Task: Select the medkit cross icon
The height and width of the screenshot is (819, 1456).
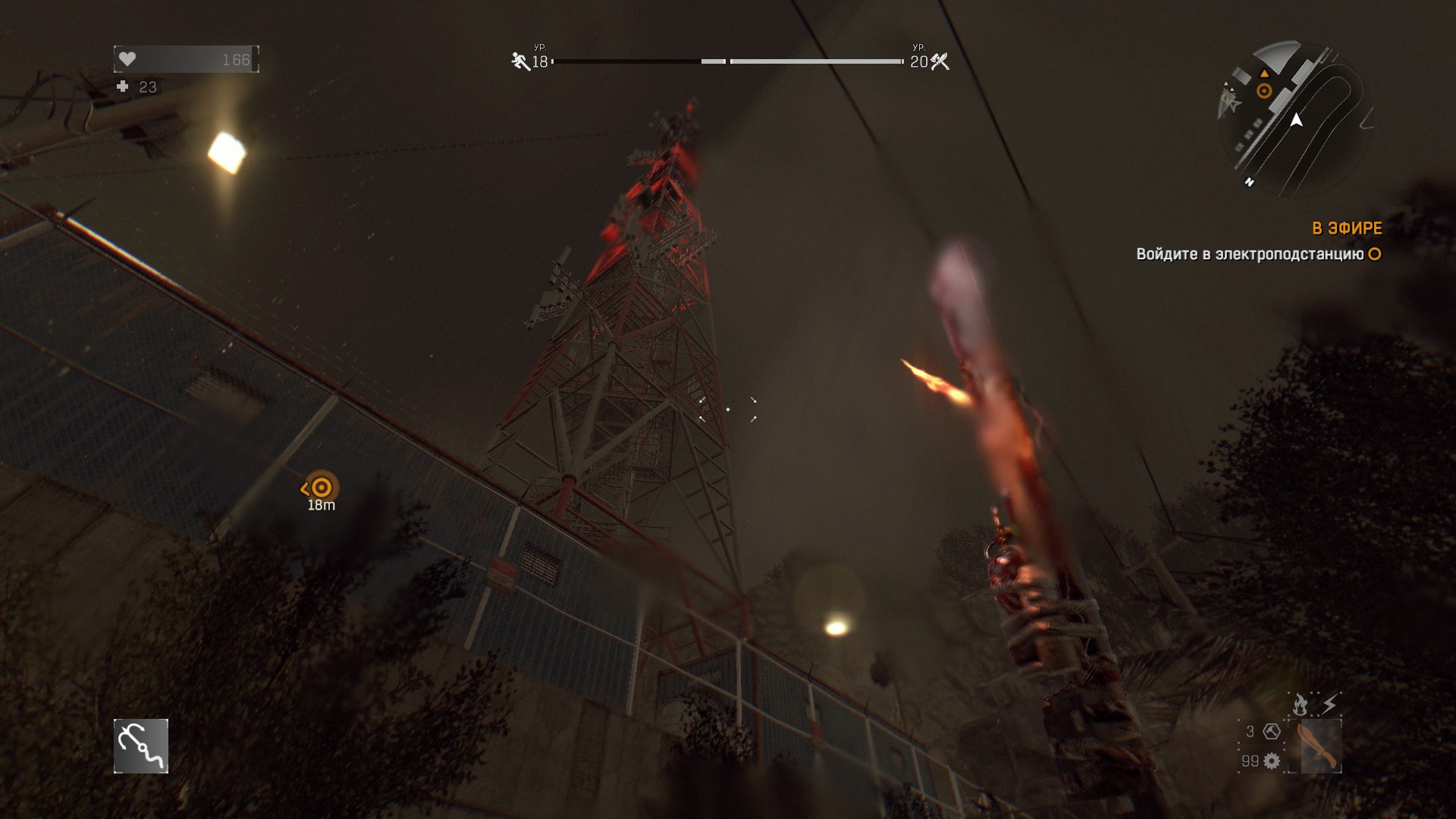Action: (123, 87)
